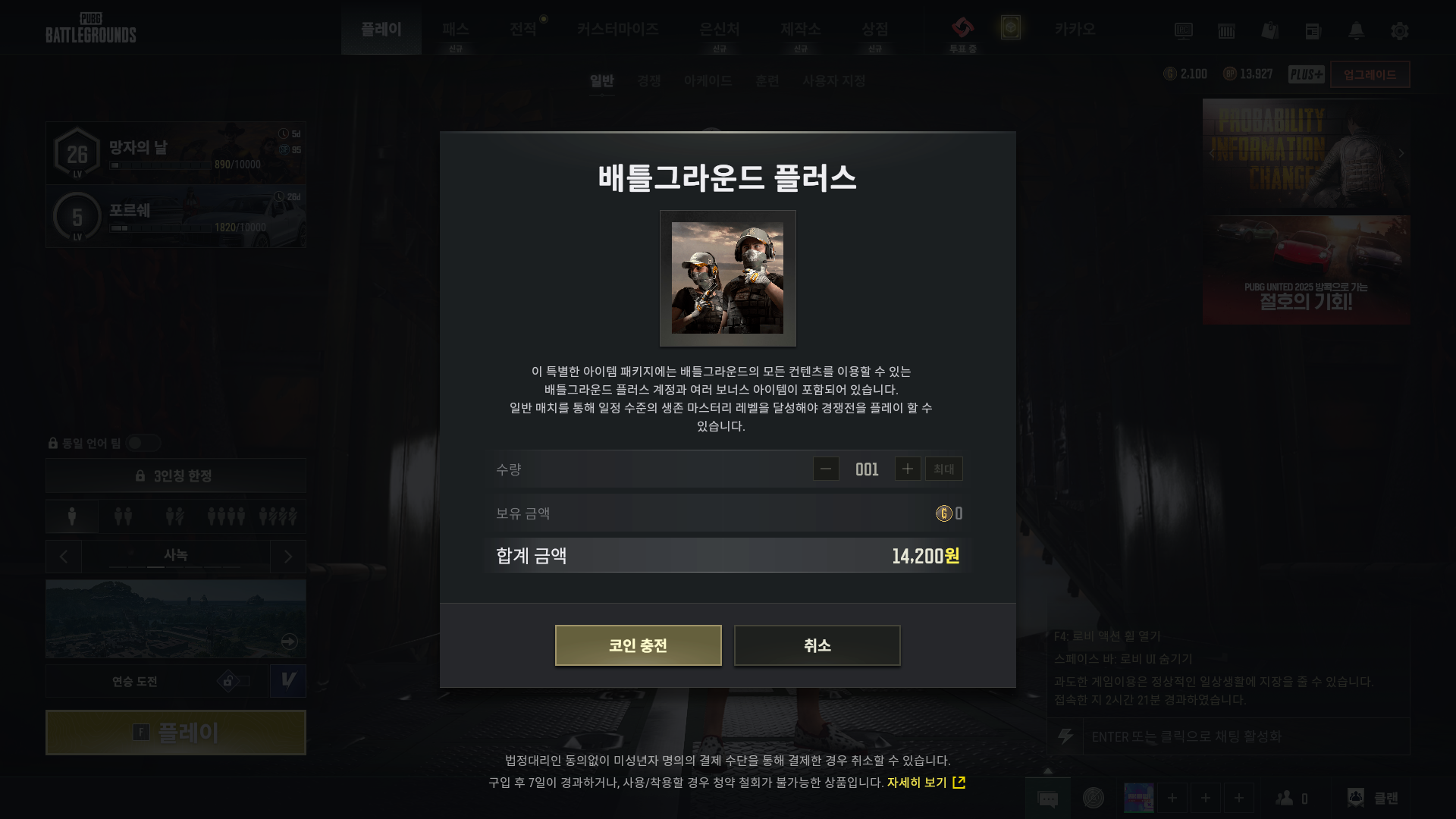Click the 코인 충전 button

tap(638, 645)
